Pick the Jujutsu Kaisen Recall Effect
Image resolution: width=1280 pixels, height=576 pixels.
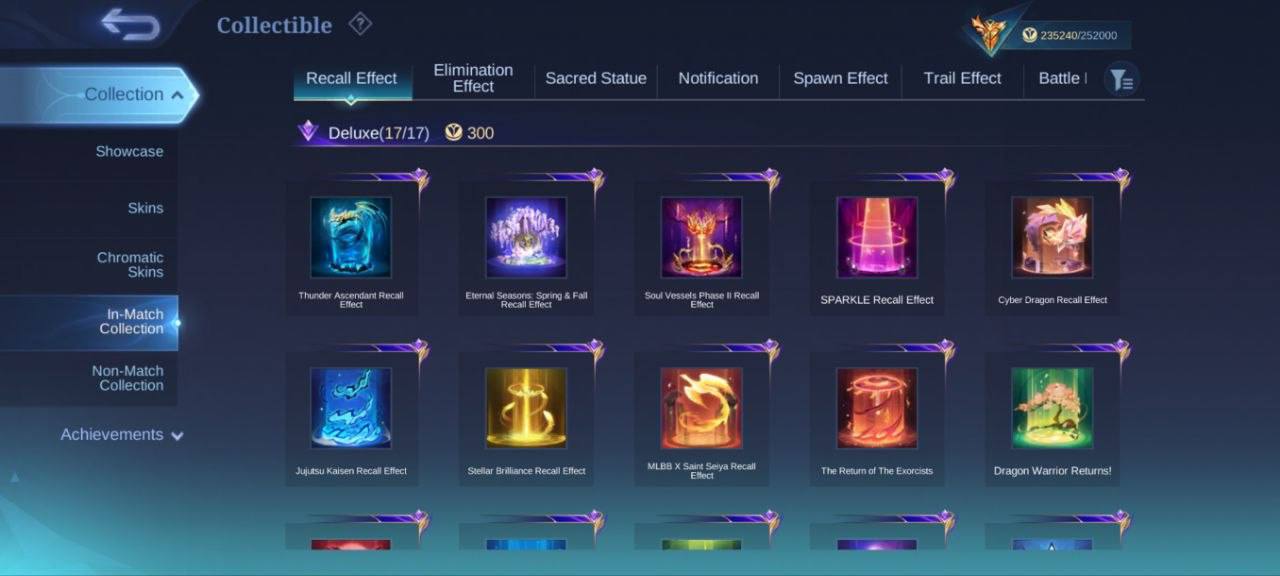tap(351, 415)
